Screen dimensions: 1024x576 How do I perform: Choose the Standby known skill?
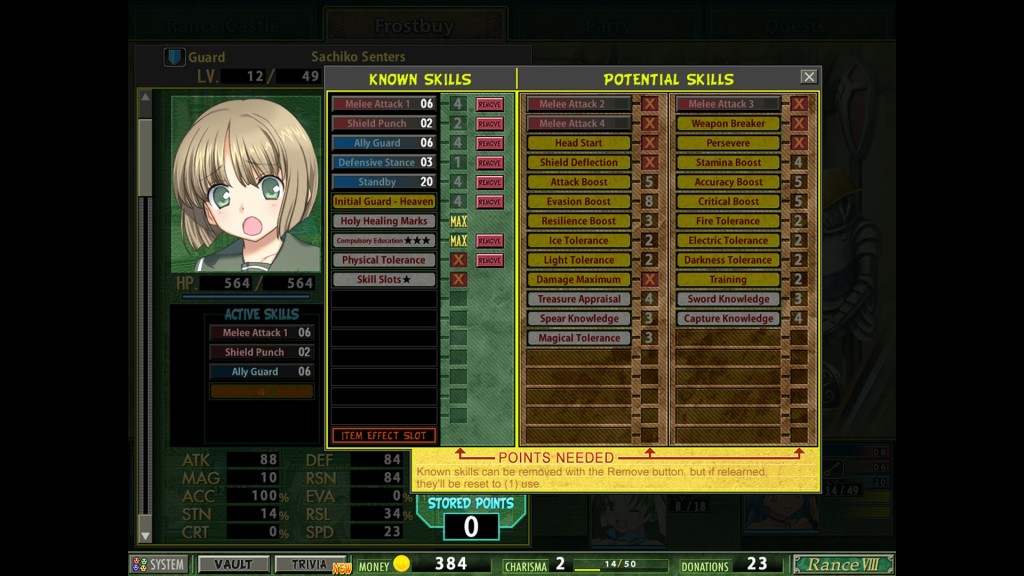[384, 182]
